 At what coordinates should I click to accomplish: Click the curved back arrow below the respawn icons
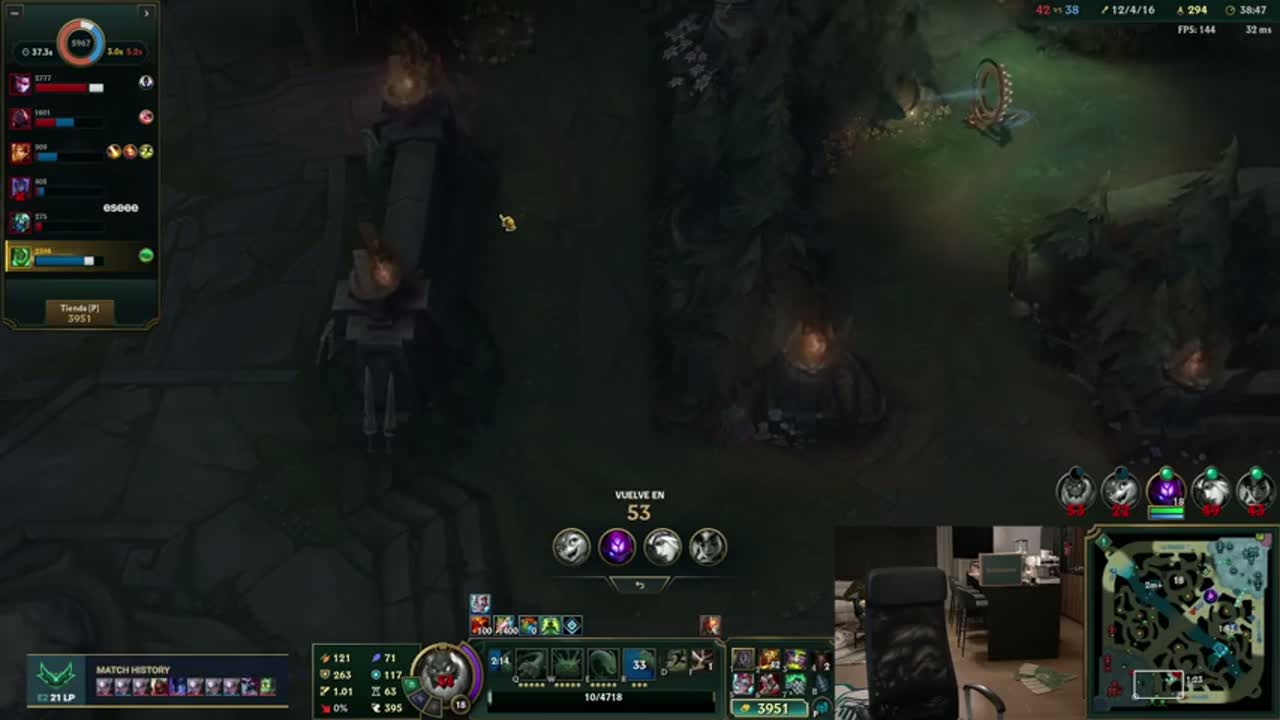[640, 584]
